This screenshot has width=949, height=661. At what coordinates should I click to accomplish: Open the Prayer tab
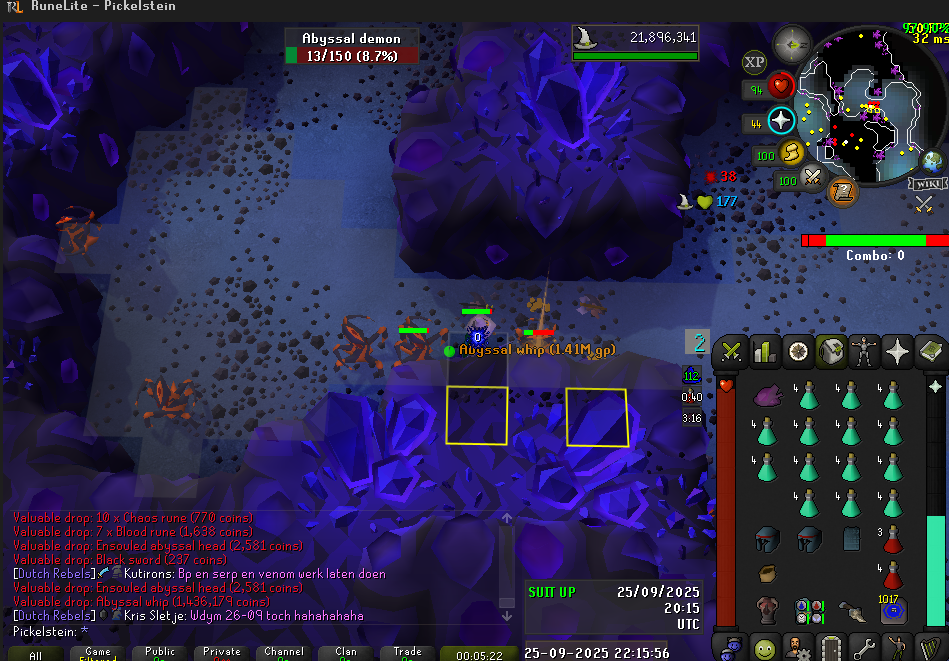click(897, 352)
